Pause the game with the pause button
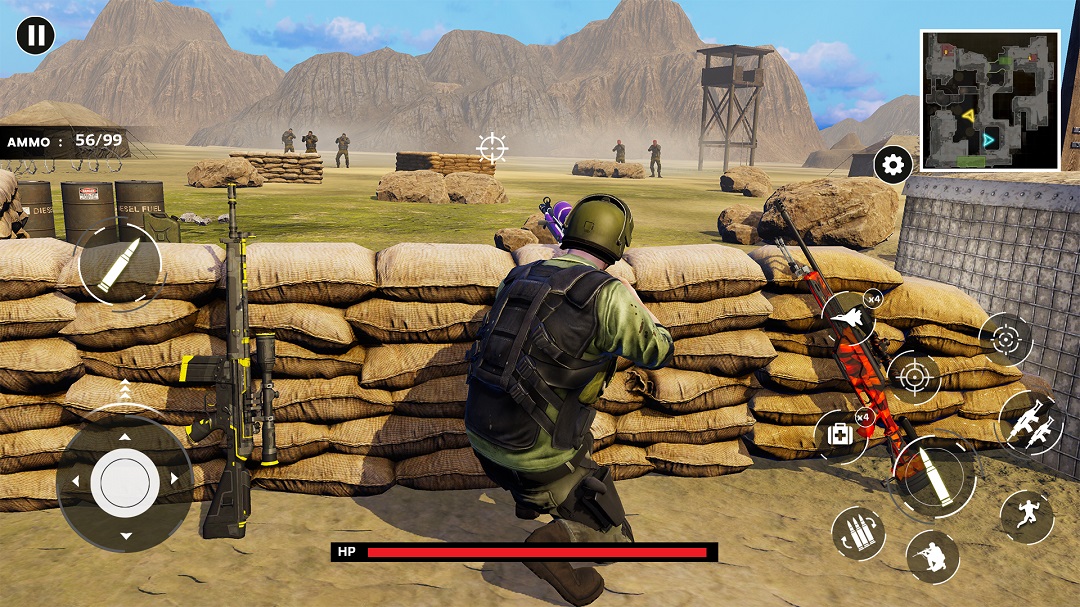Viewport: 1080px width, 607px height. pyautogui.click(x=36, y=36)
